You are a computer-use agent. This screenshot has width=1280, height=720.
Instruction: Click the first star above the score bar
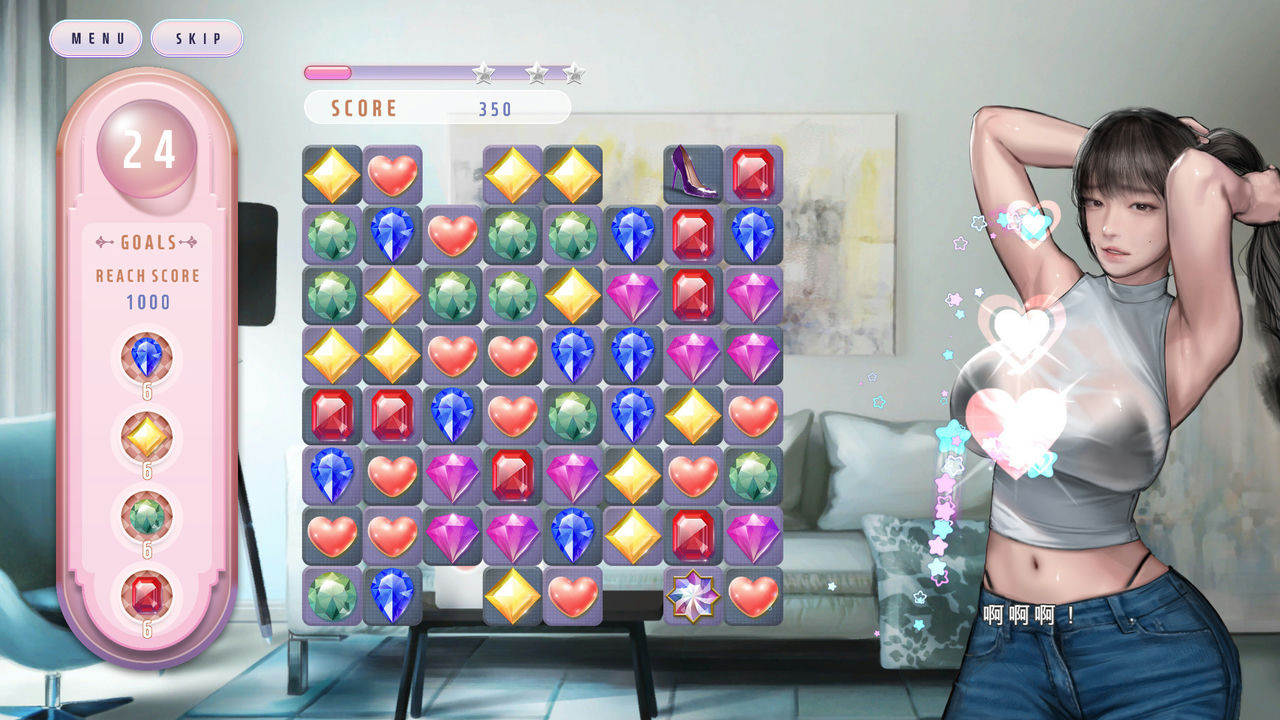click(483, 71)
